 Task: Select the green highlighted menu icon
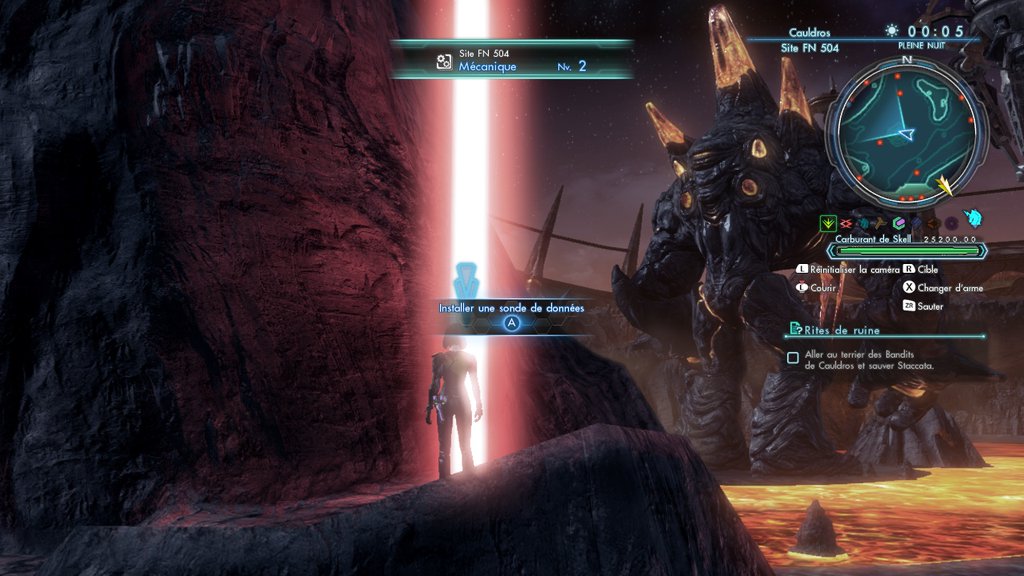pyautogui.click(x=827, y=222)
